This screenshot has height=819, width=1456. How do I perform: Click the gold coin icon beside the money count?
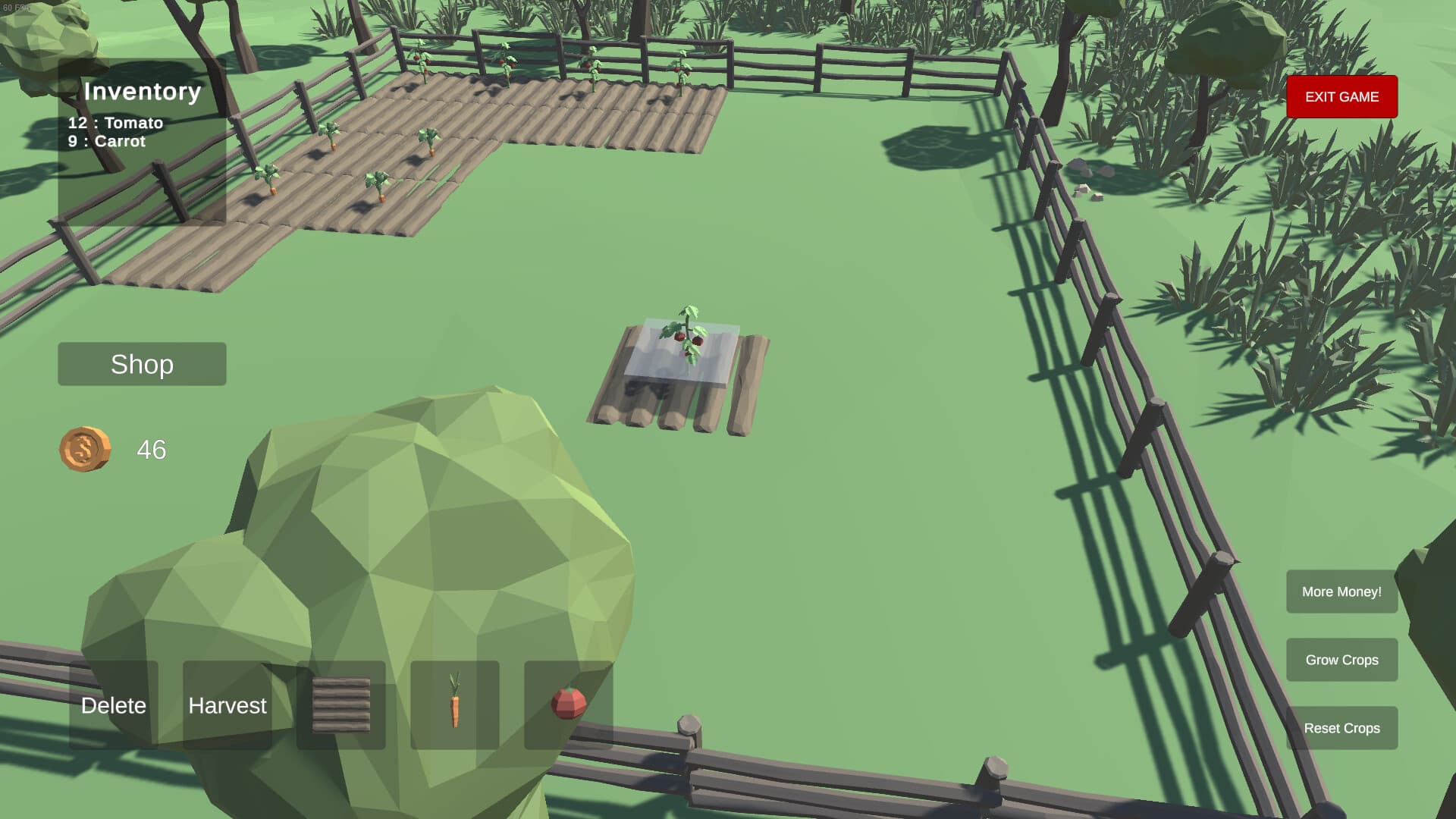pos(85,449)
